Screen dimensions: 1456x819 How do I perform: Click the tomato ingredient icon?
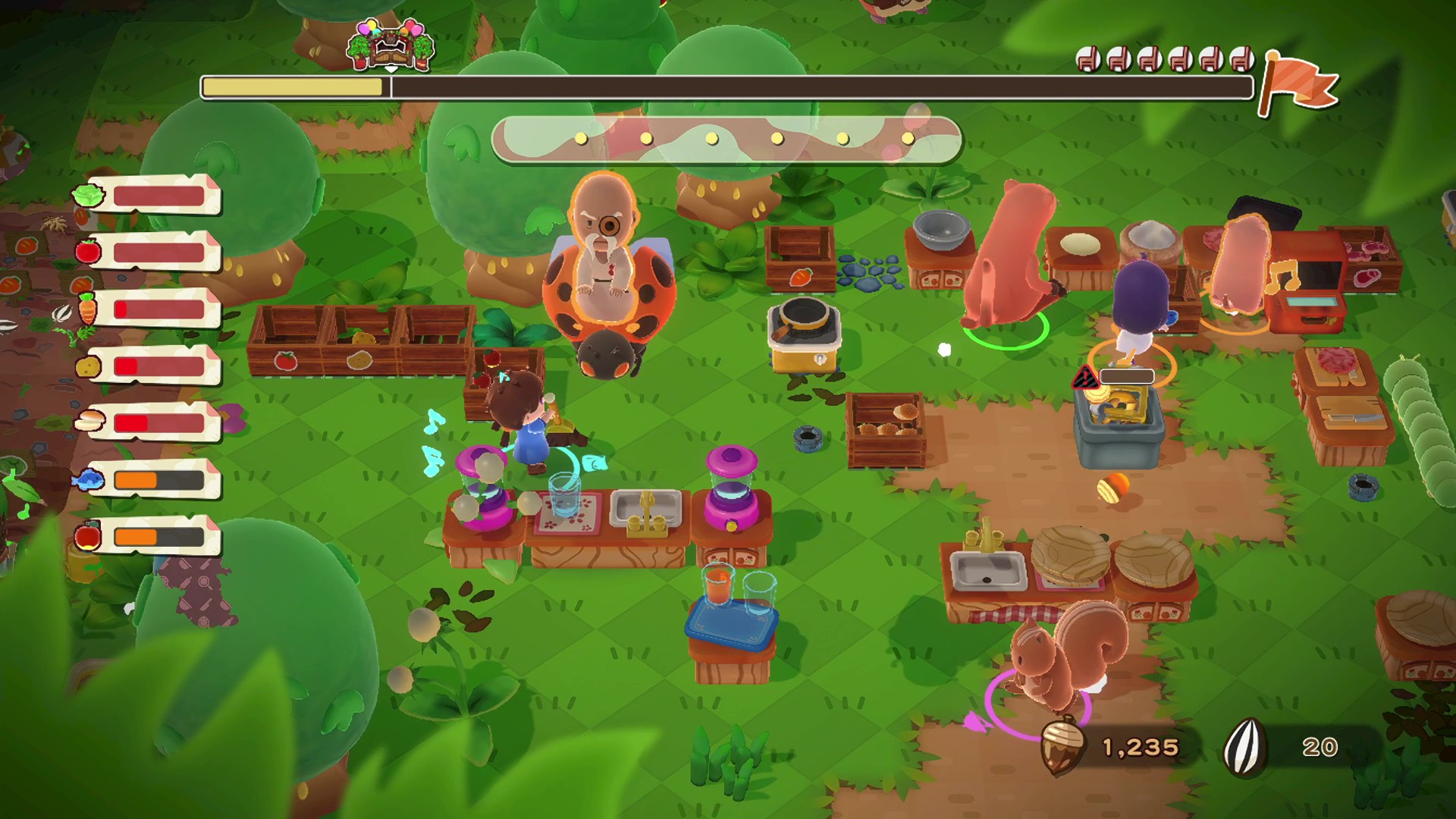tap(88, 251)
